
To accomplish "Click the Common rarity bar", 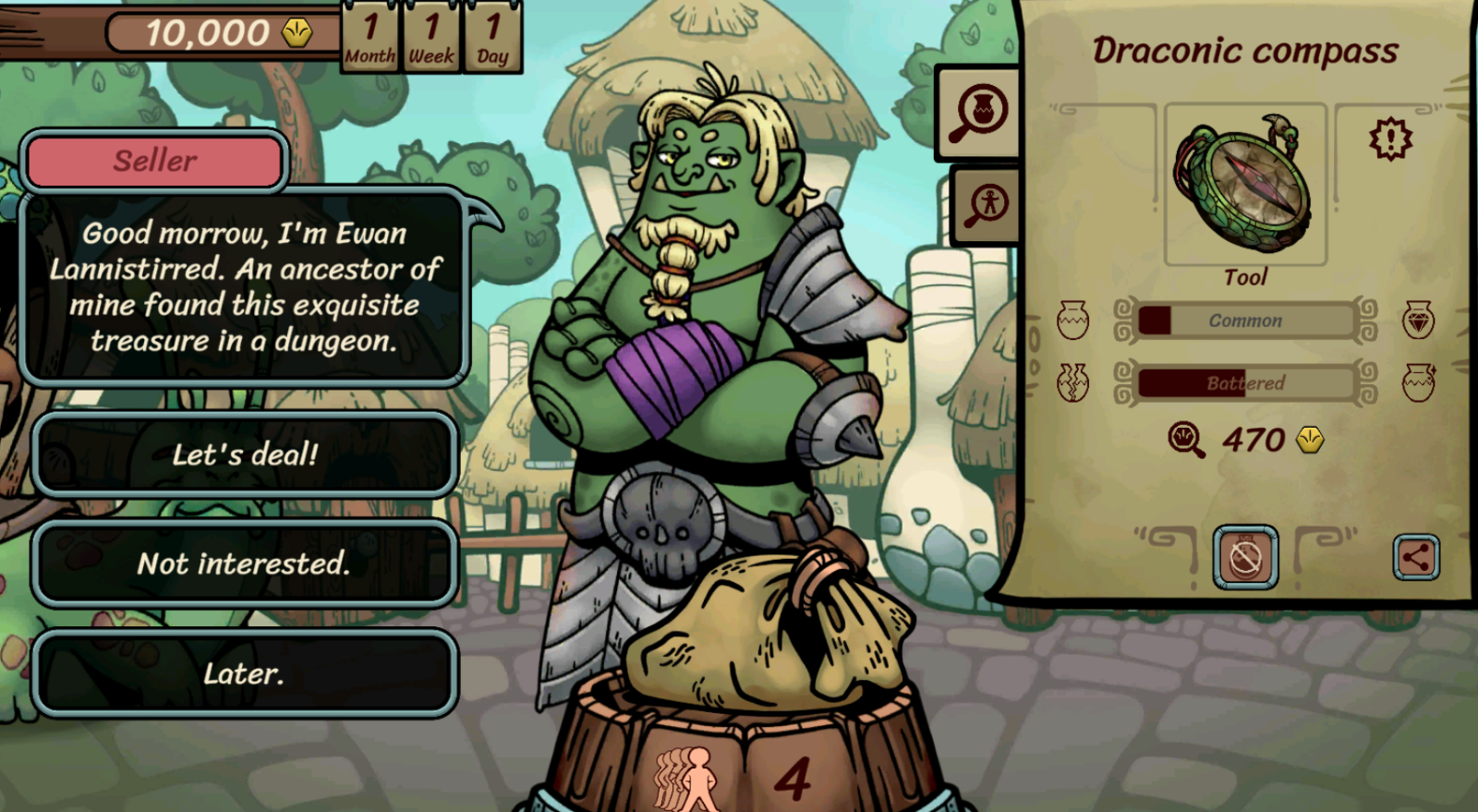I will tap(1245, 321).
